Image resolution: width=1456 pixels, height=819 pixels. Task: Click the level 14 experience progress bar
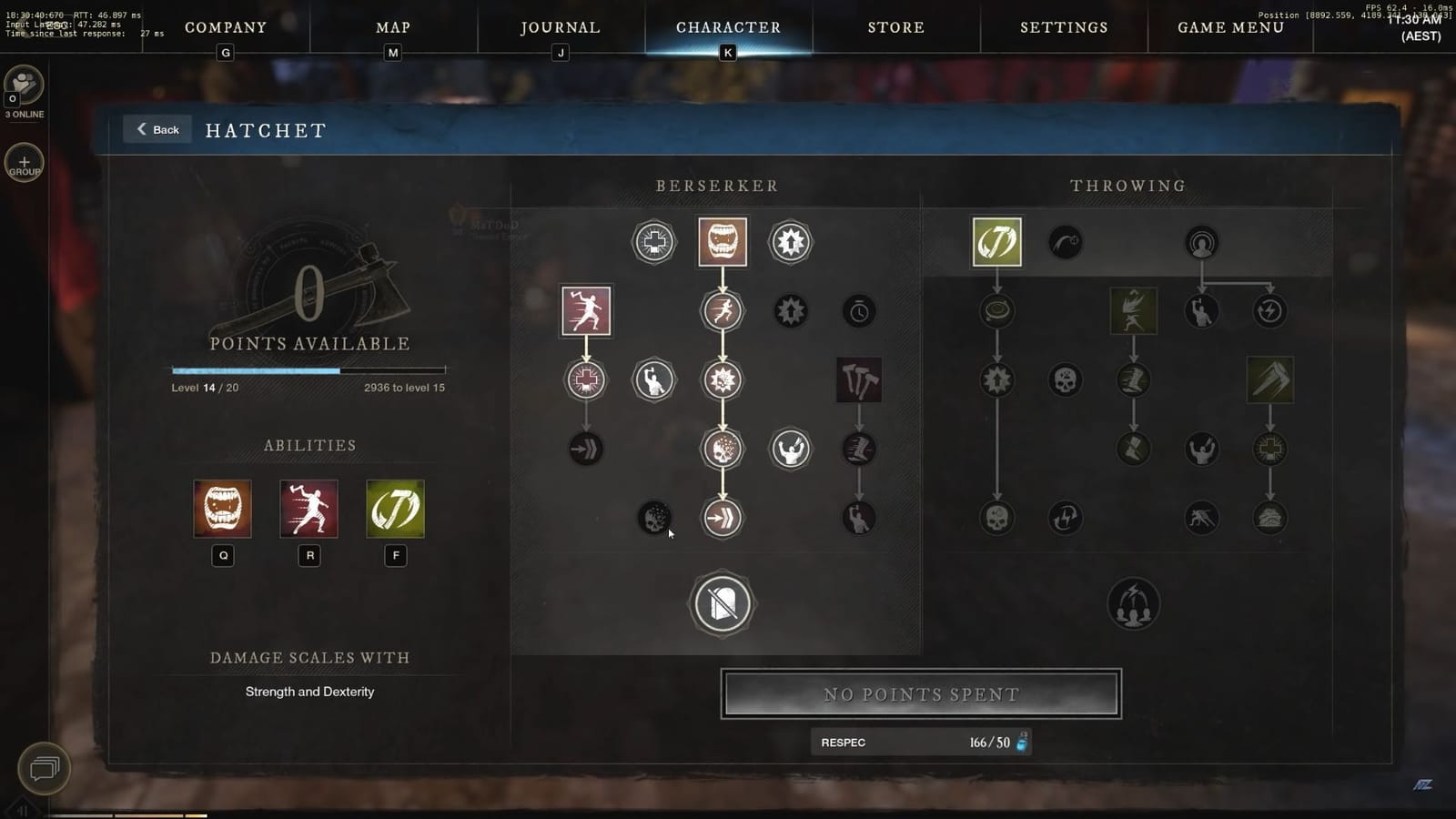click(x=308, y=370)
